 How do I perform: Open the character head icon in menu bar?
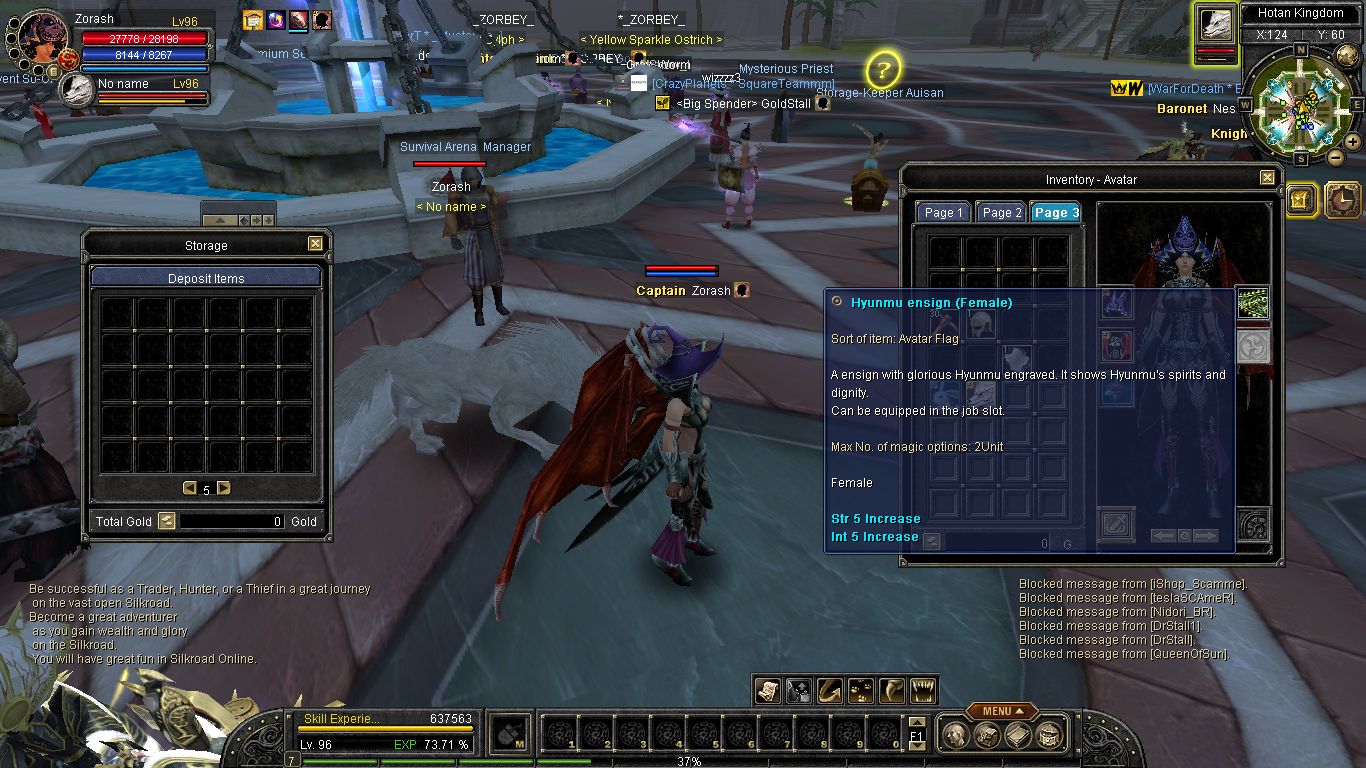coord(955,735)
